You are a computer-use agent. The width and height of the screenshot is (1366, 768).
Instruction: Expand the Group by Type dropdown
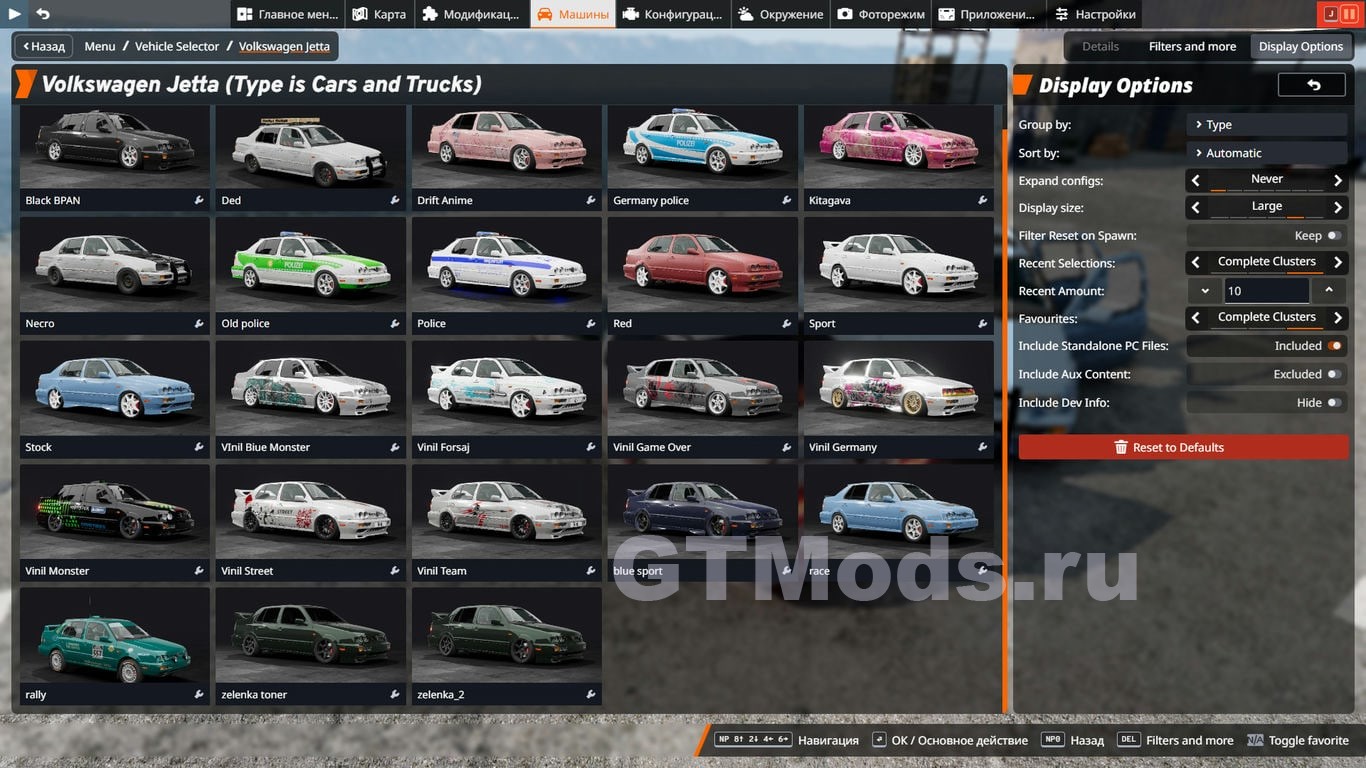[x=1266, y=125]
